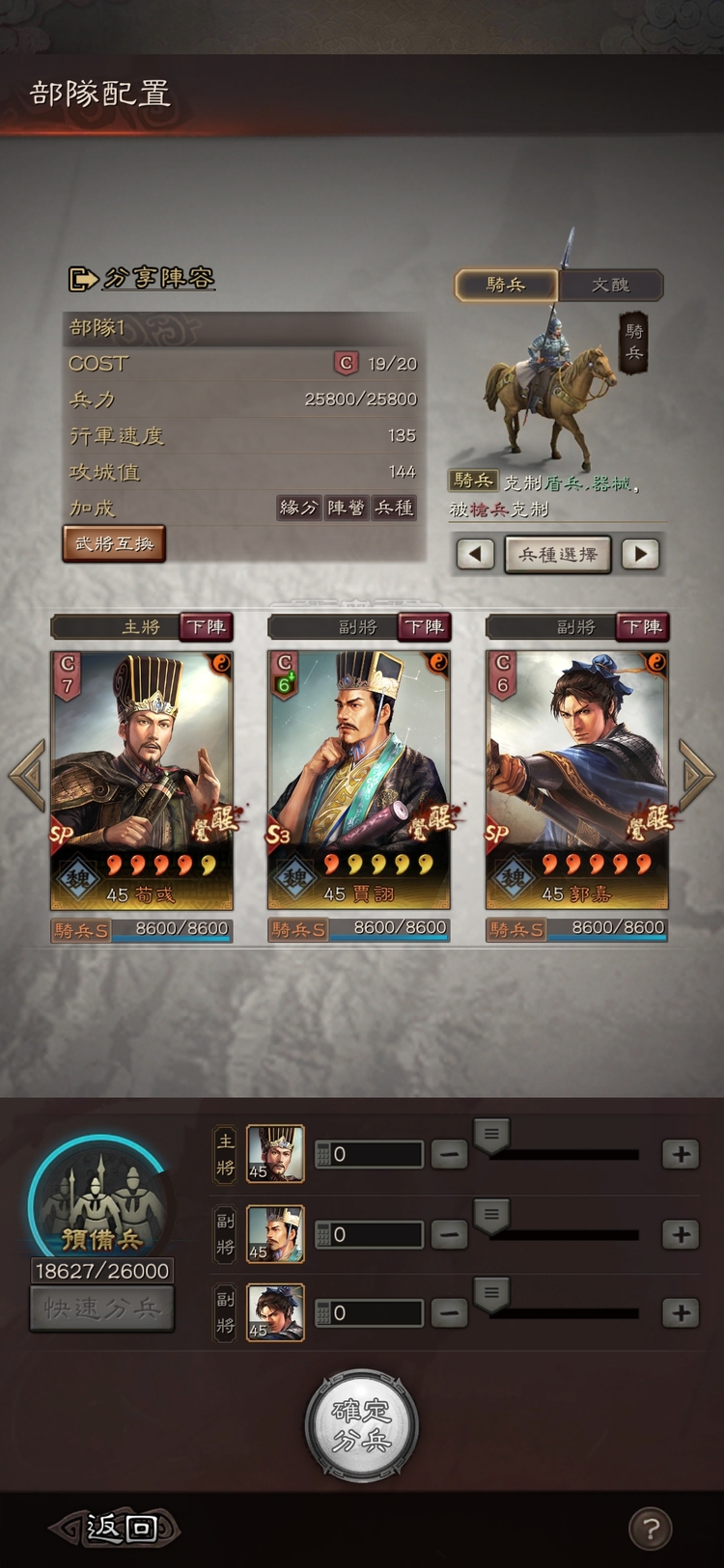Open the 分享陣容 share lineup link
This screenshot has height=1568, width=724.
tap(143, 279)
